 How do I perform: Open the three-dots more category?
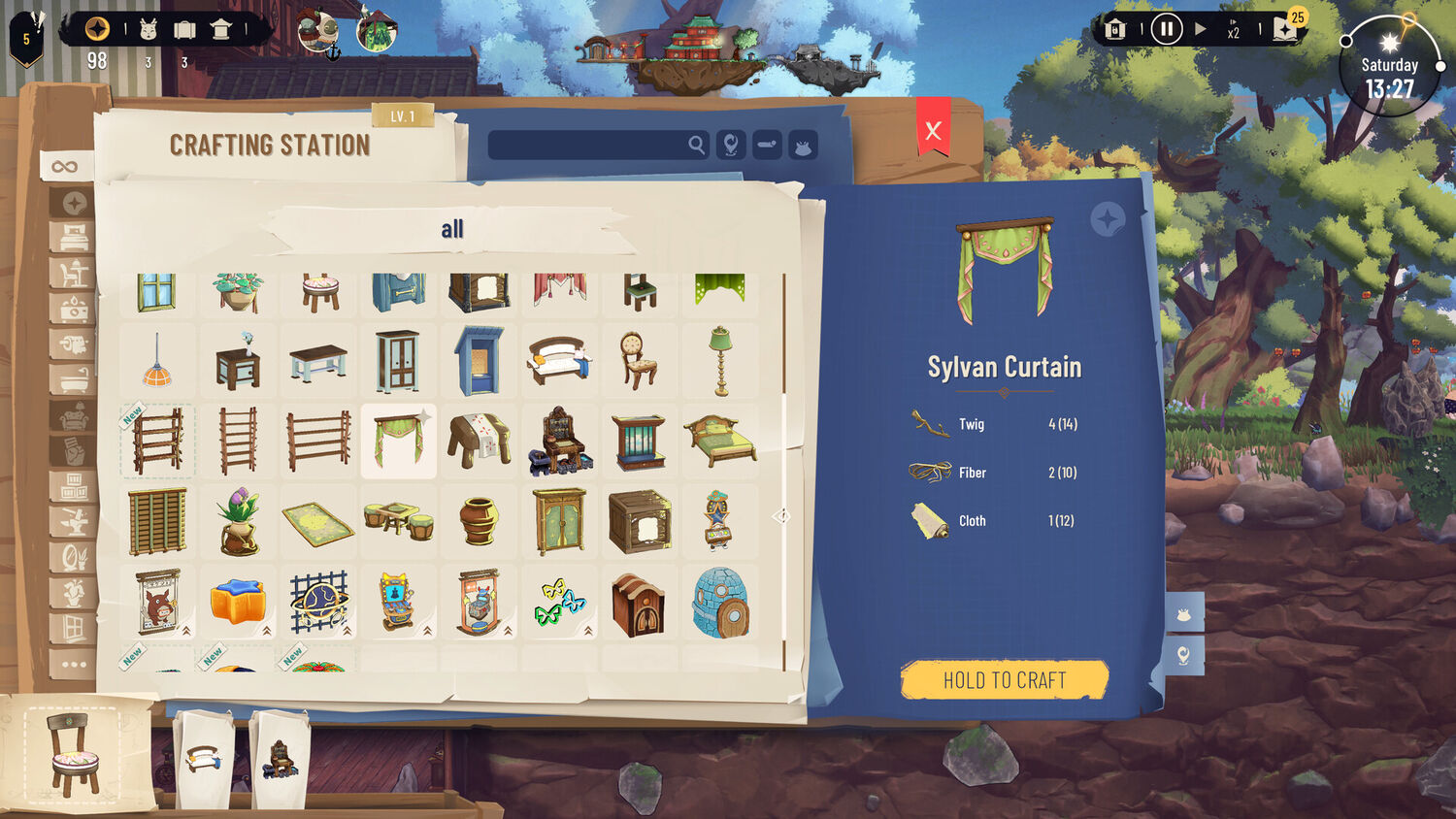[x=74, y=665]
